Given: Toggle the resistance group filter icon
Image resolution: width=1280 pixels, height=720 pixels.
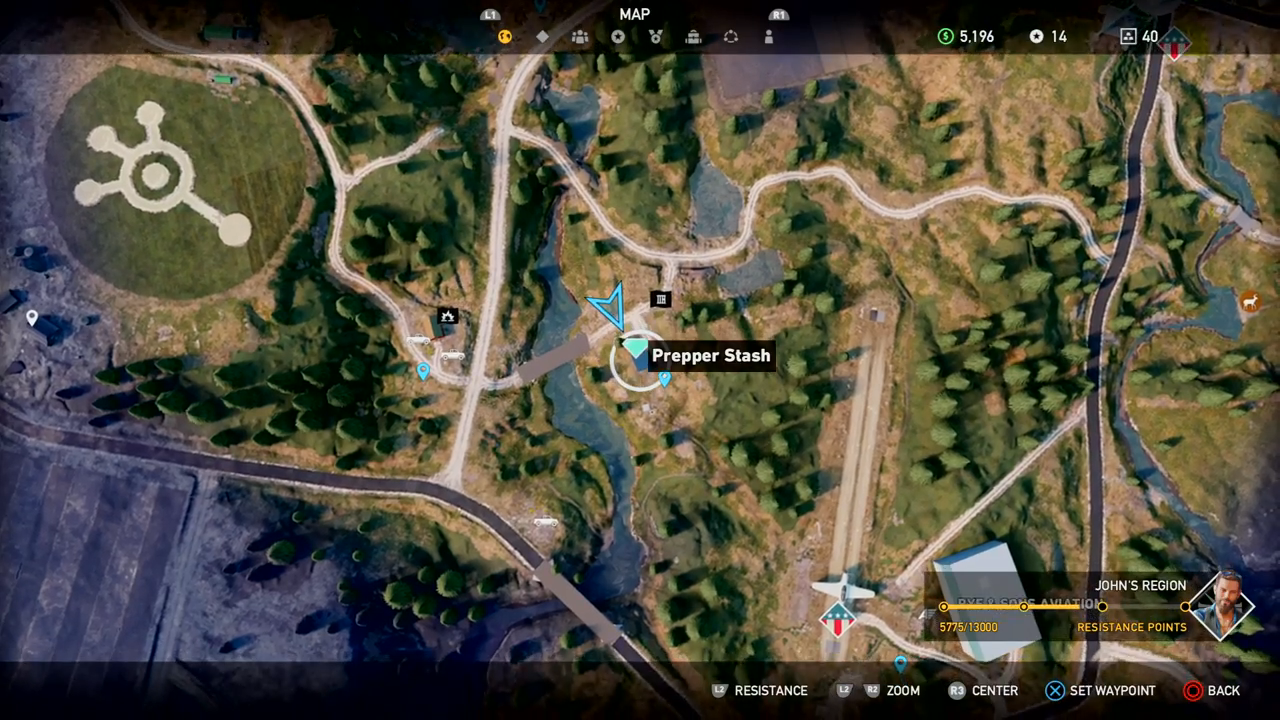Looking at the screenshot, I should pyautogui.click(x=579, y=36).
